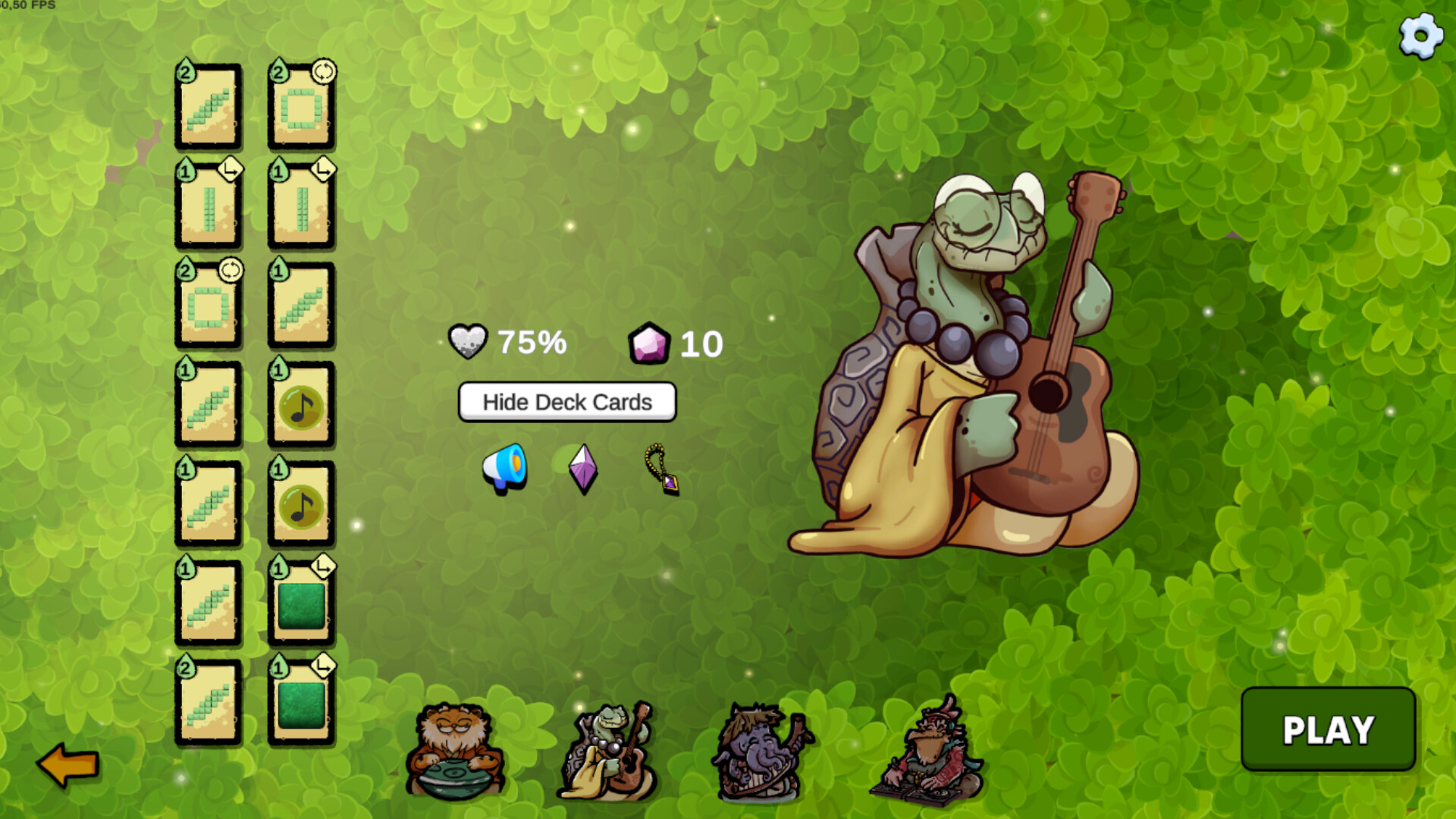The image size is (1456, 819).
Task: Click the heart icon showing 75%
Action: 469,340
